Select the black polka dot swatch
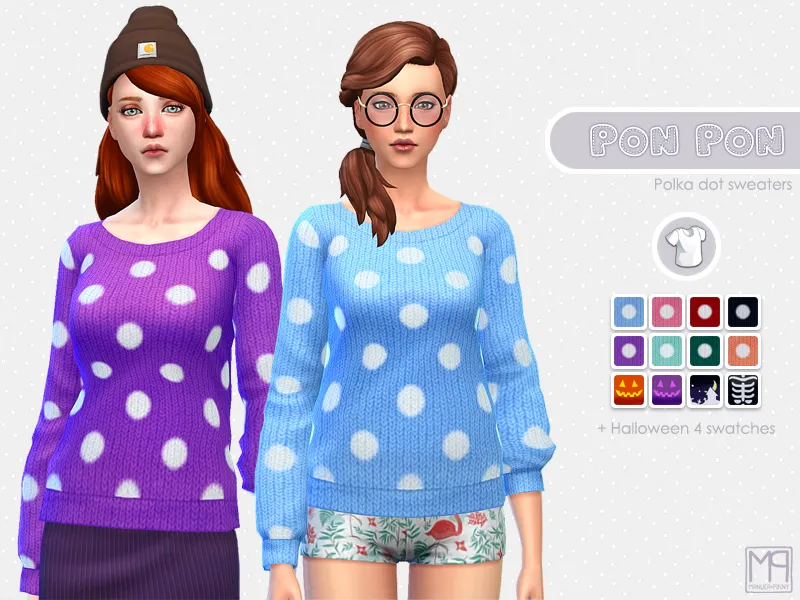The image size is (800, 600). (x=742, y=312)
